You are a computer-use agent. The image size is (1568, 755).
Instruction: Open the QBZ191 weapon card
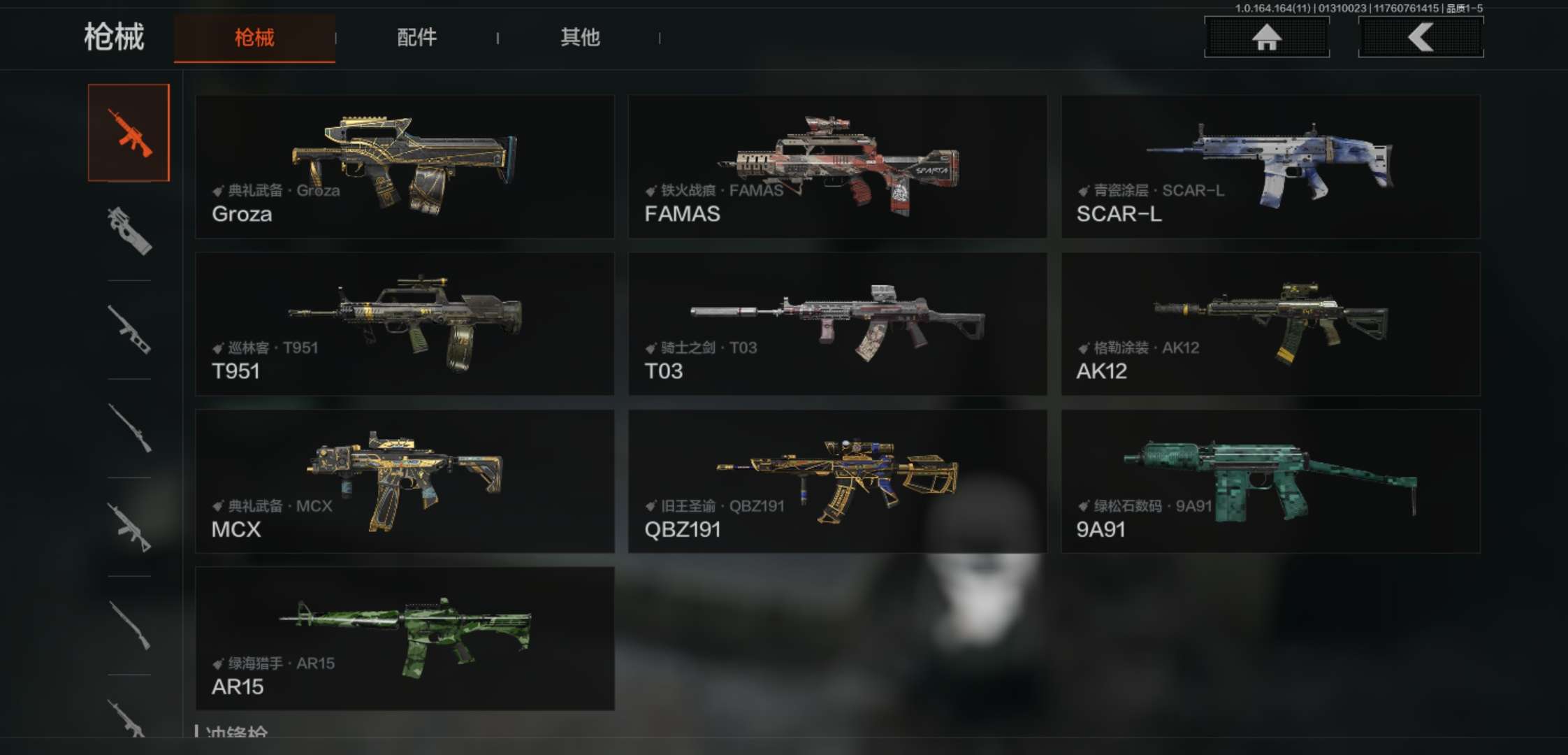(837, 482)
